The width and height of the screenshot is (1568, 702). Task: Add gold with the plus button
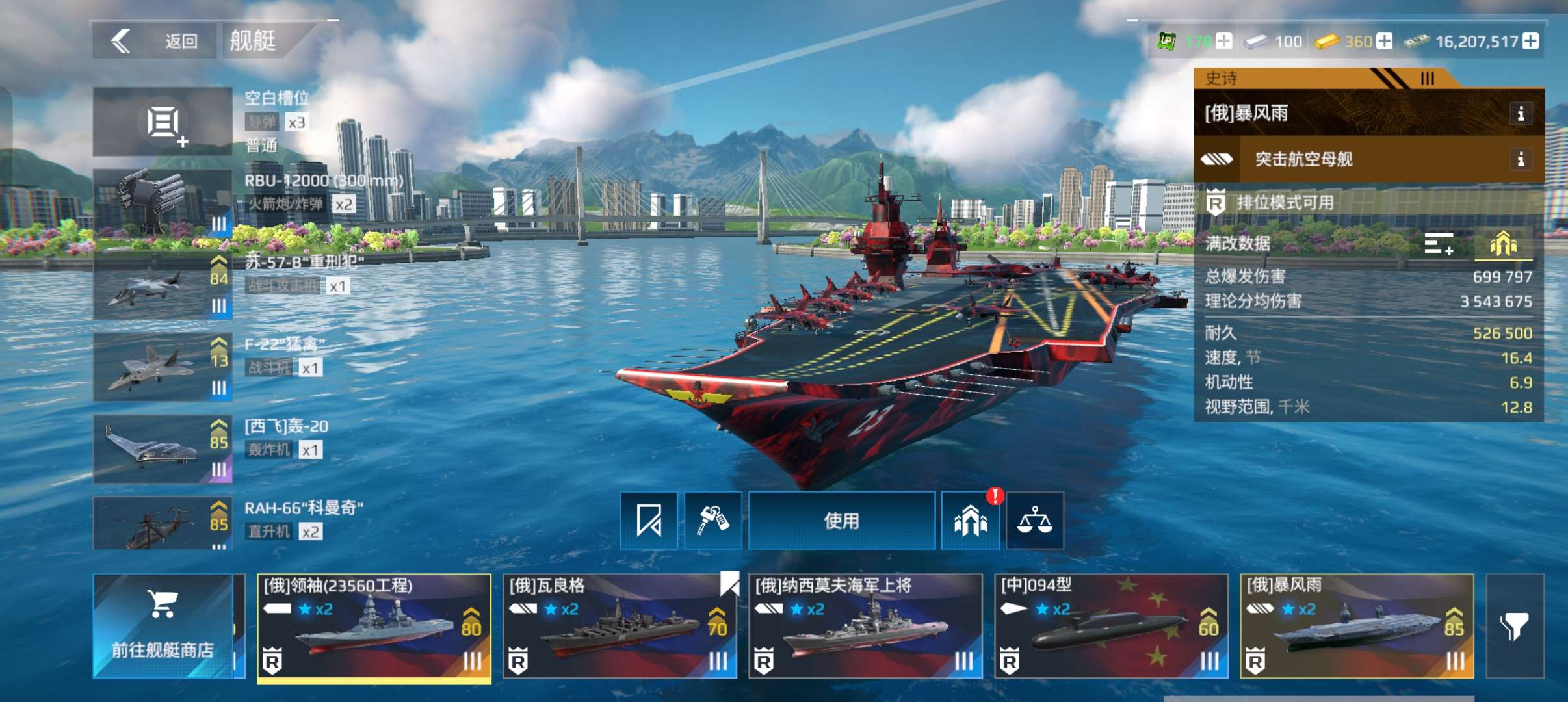(x=1385, y=42)
